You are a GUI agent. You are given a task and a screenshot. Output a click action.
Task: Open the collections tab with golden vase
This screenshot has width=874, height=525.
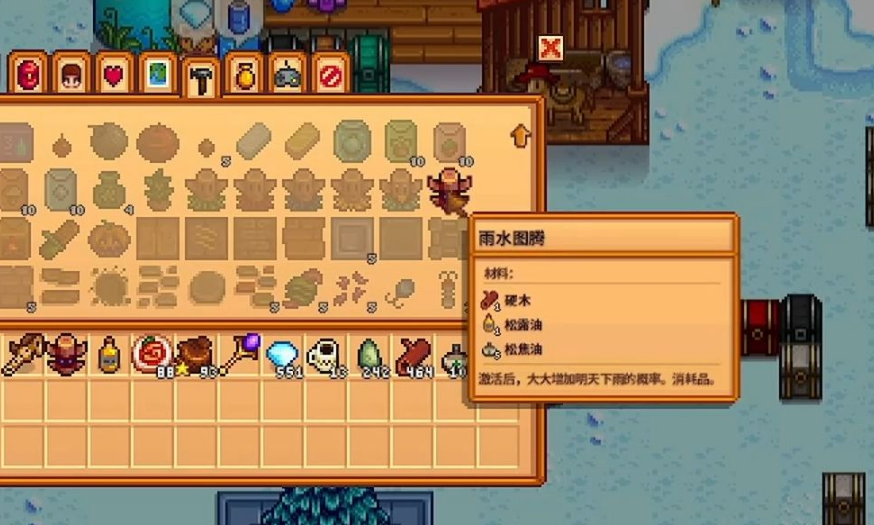243,74
